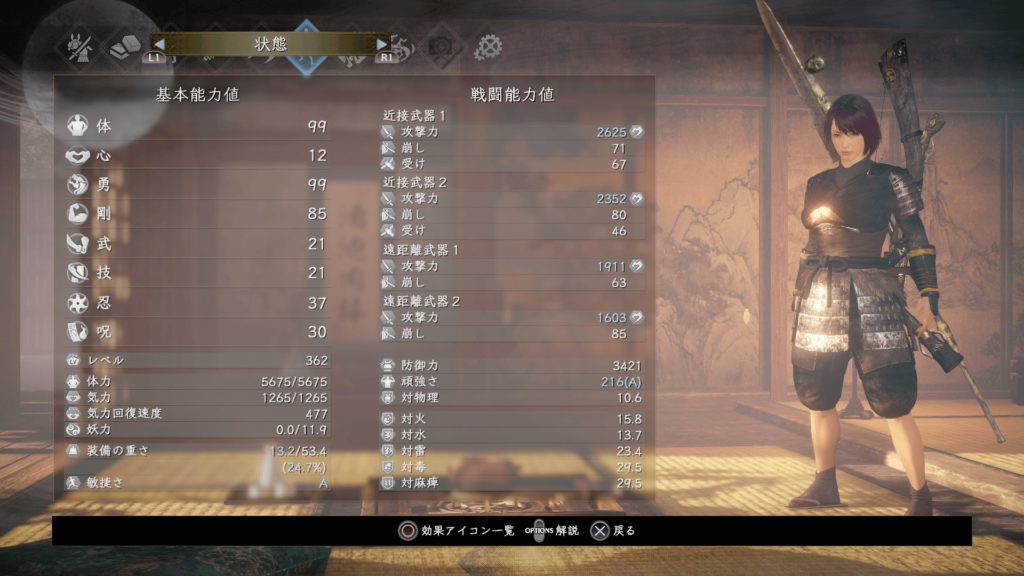Screen dimensions: 1024x576
Task: Highlight the 防御力 row
Action: tap(512, 365)
